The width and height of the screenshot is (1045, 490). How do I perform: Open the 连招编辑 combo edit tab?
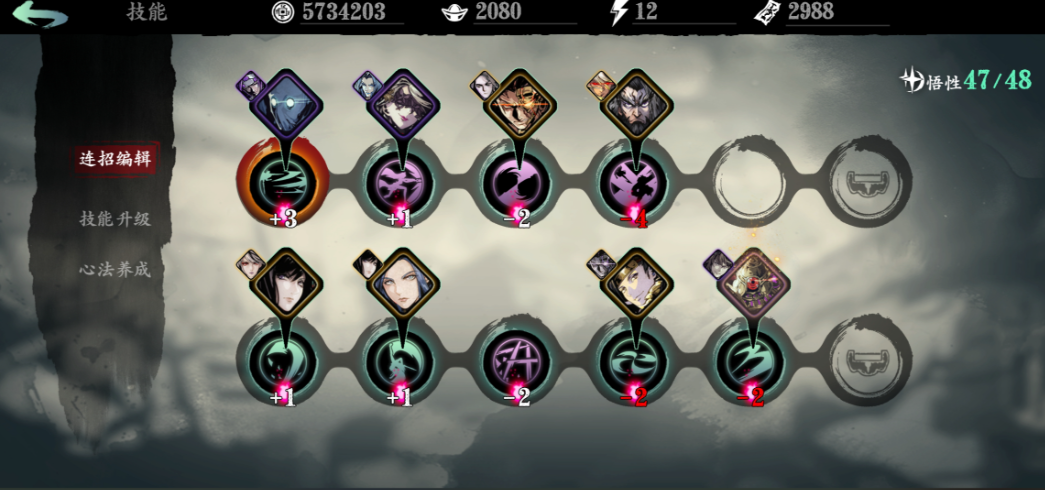[115, 158]
